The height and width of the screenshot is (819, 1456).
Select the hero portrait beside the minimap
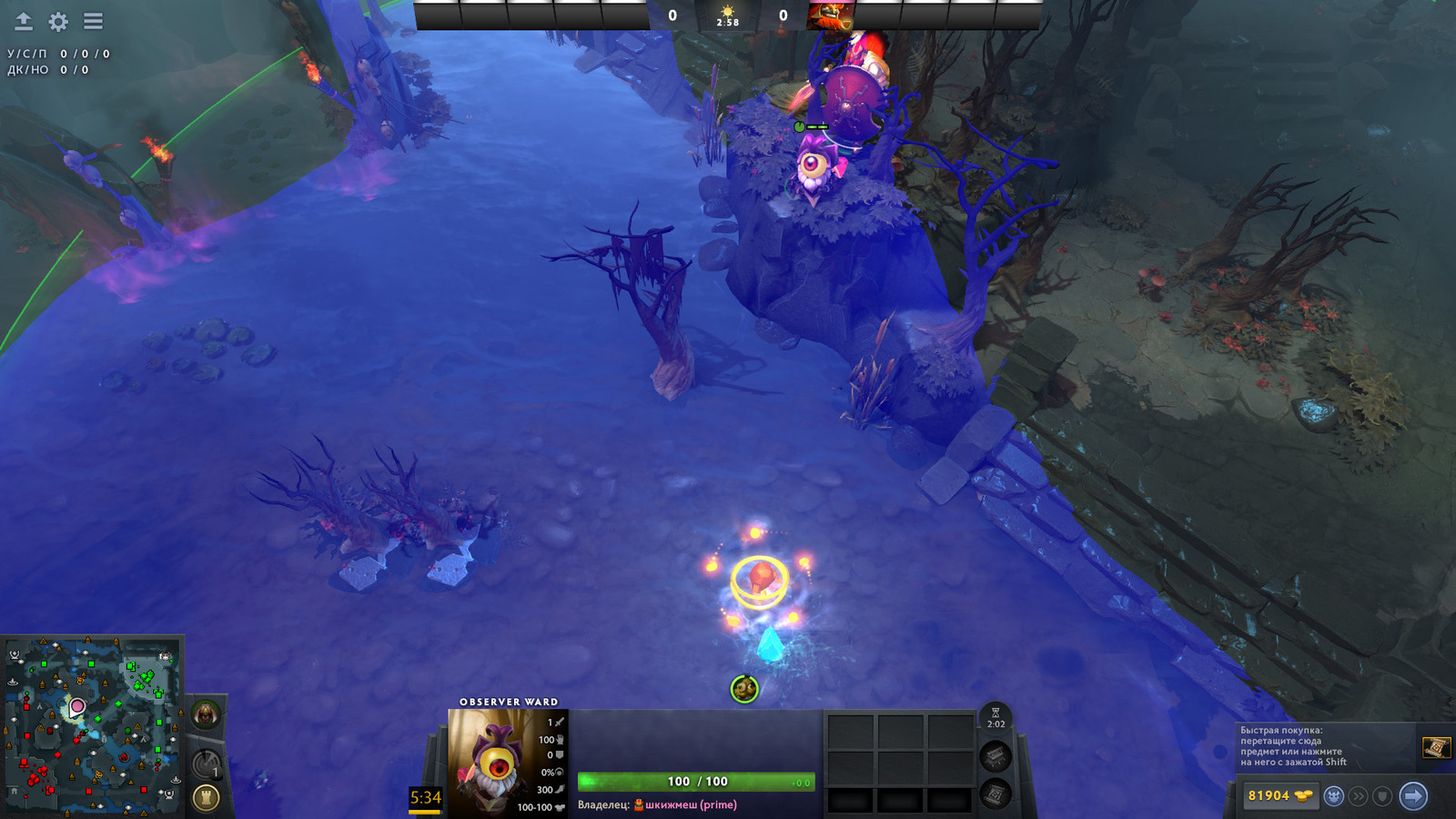pos(206,715)
